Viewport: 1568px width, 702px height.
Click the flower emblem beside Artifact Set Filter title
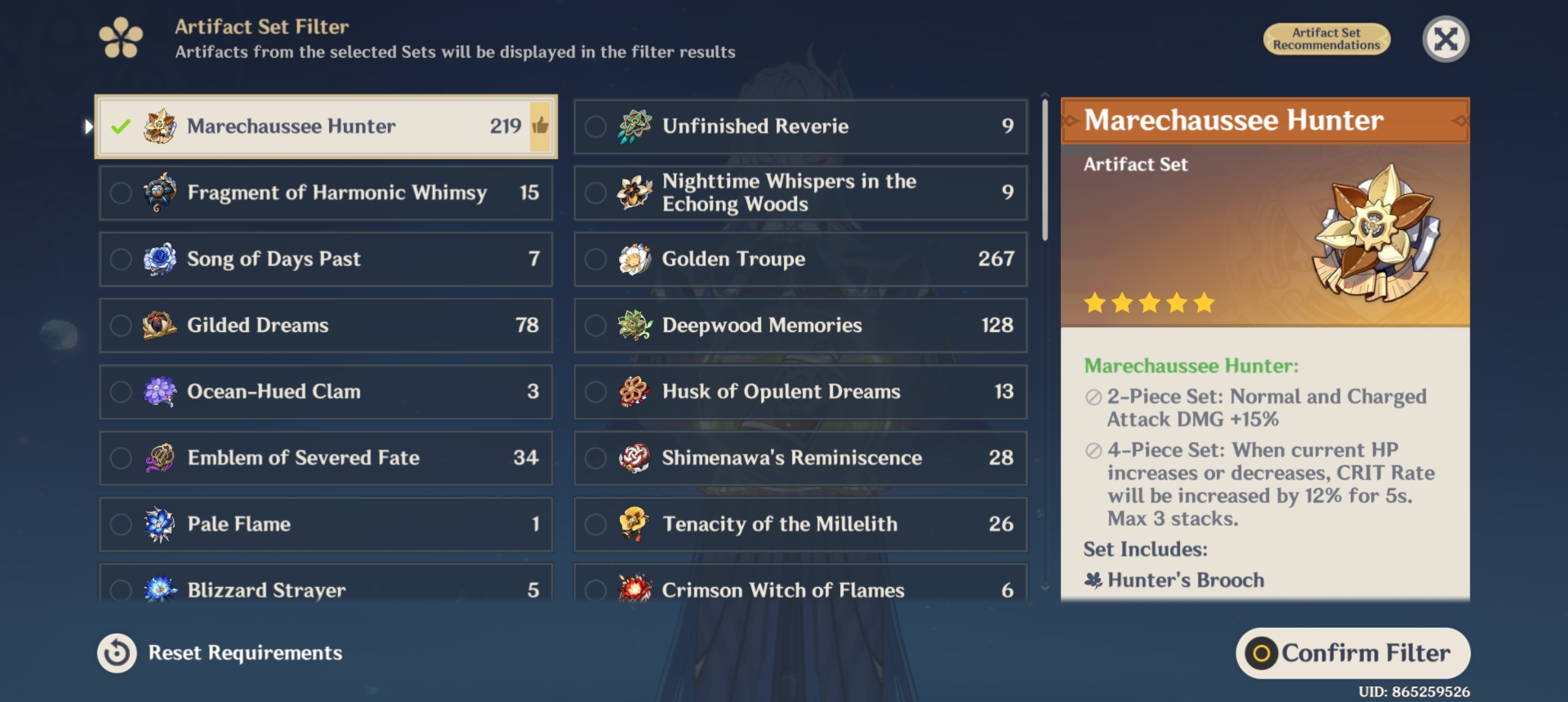(x=122, y=37)
